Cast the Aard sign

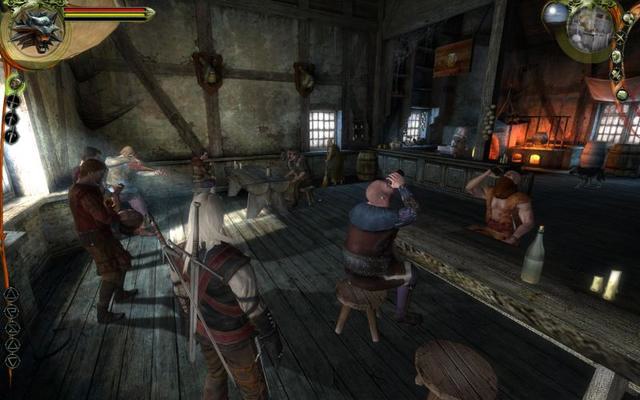(x=12, y=294)
